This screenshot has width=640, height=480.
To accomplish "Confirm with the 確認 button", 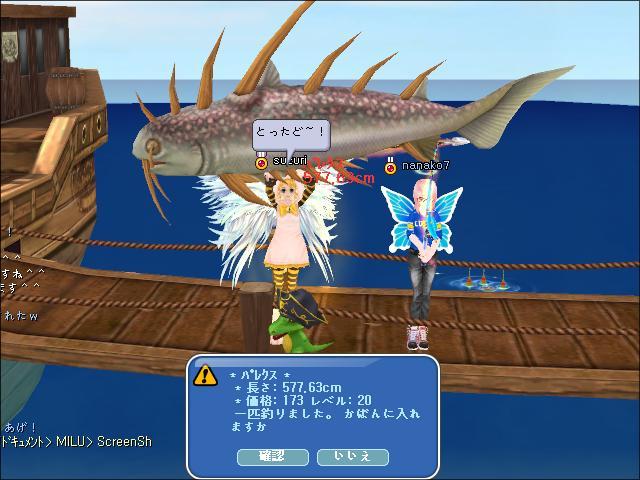I will [x=272, y=456].
